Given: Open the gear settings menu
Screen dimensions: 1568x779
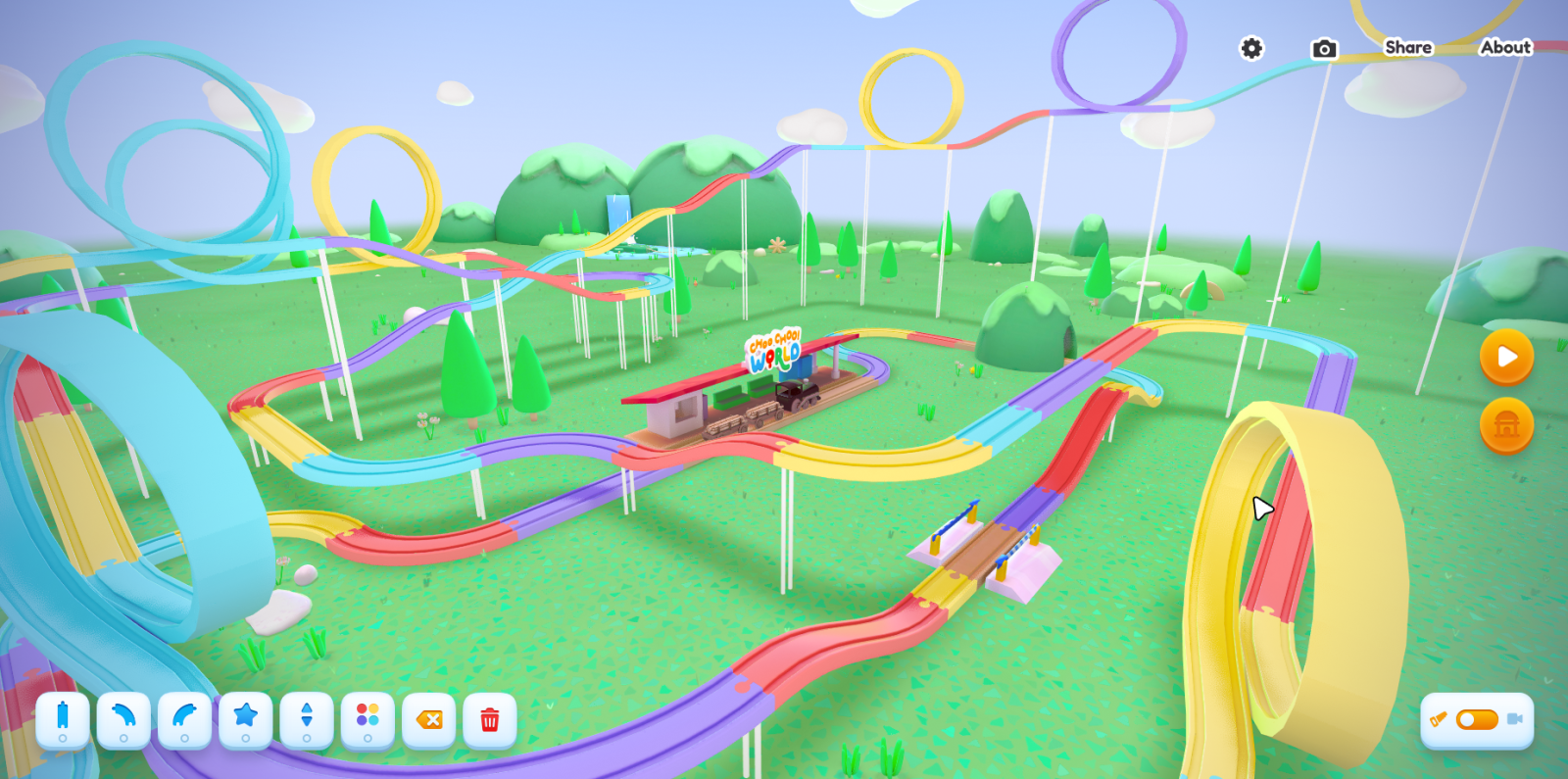Looking at the screenshot, I should tap(1251, 48).
